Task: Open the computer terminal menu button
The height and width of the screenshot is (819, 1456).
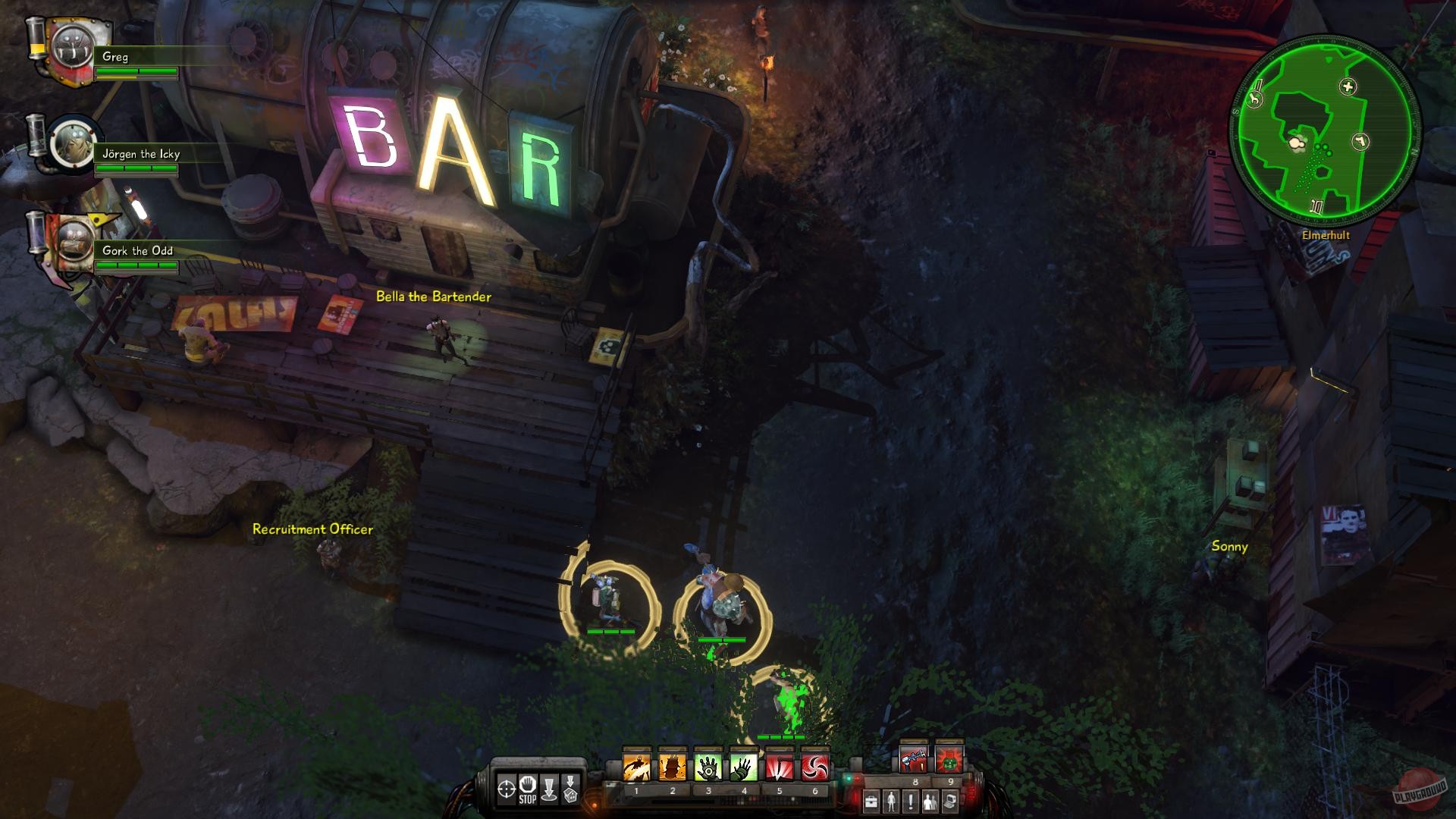Action: point(951,801)
